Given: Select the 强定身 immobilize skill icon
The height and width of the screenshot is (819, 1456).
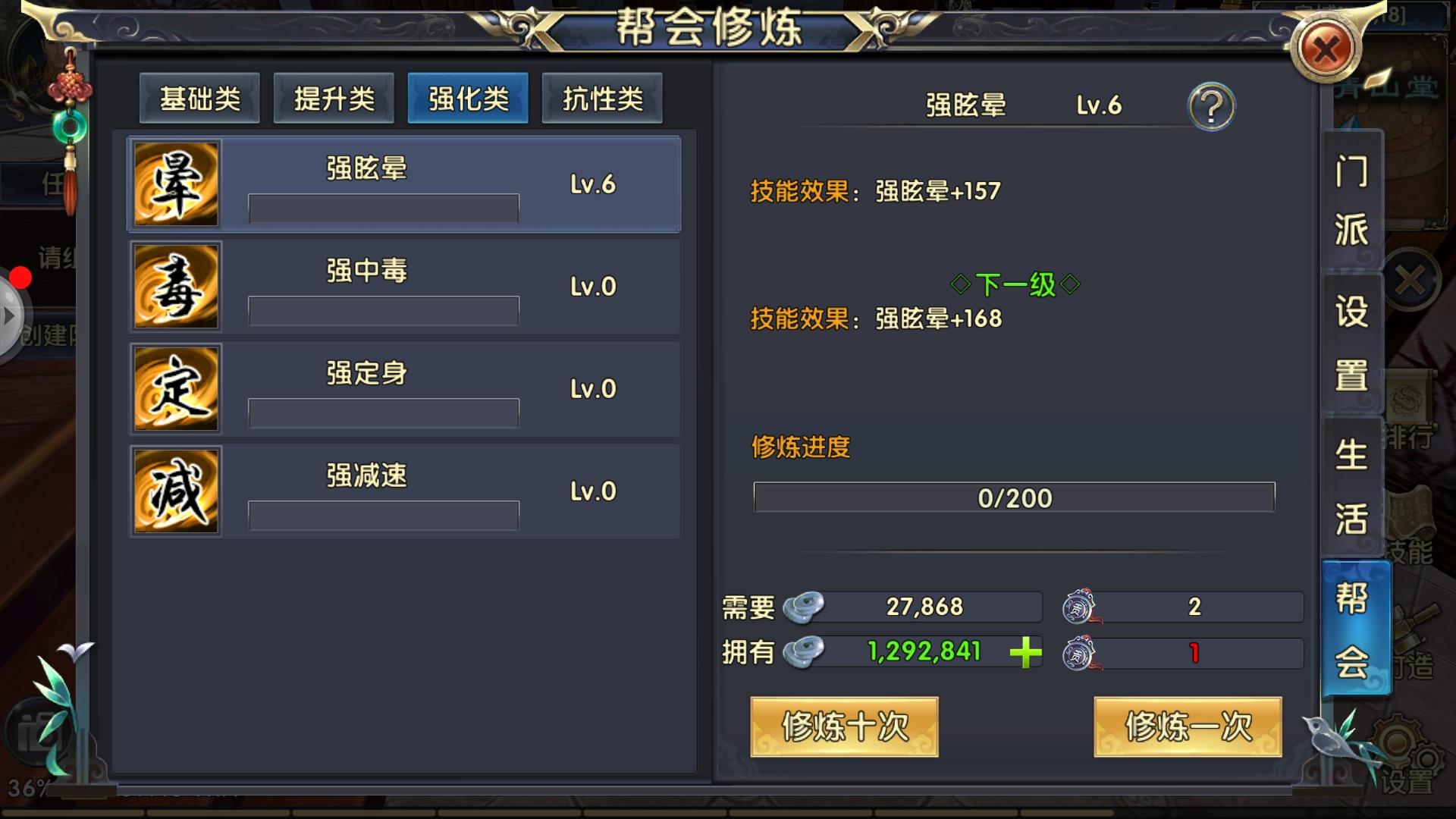Looking at the screenshot, I should (175, 388).
